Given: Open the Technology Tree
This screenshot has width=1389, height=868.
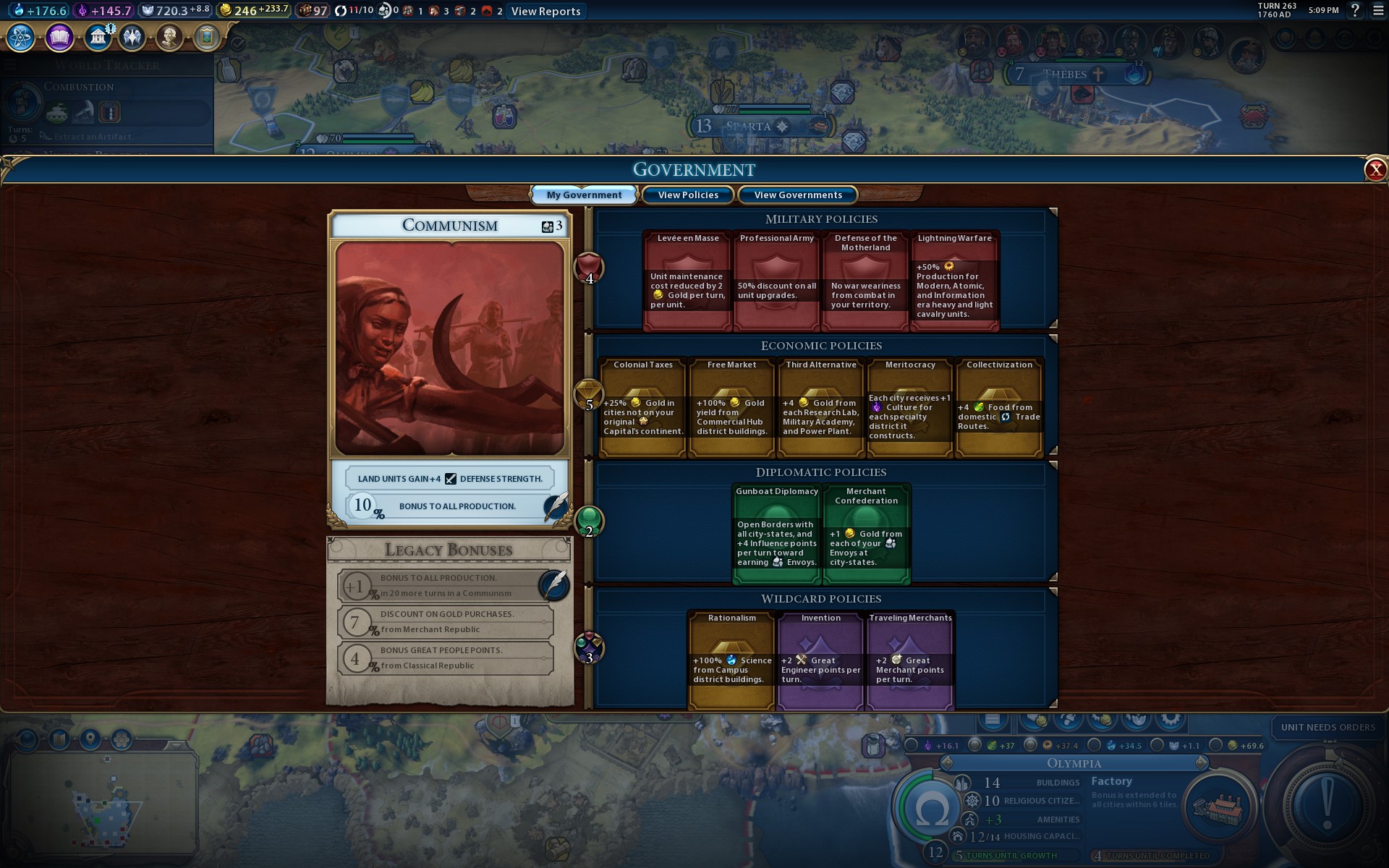Looking at the screenshot, I should pyautogui.click(x=20, y=37).
